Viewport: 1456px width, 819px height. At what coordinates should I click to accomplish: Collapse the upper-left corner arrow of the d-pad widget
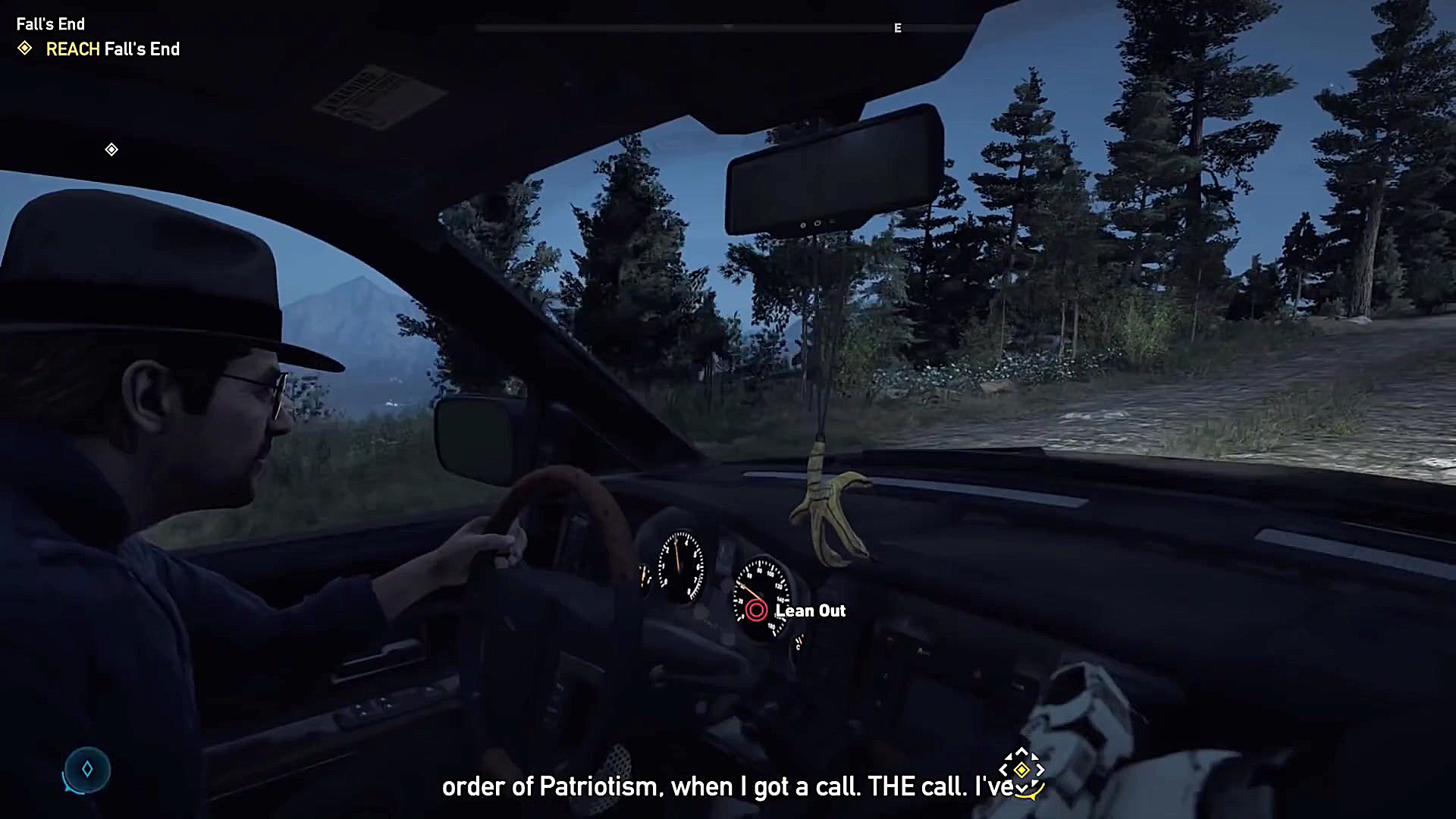click(x=1009, y=756)
